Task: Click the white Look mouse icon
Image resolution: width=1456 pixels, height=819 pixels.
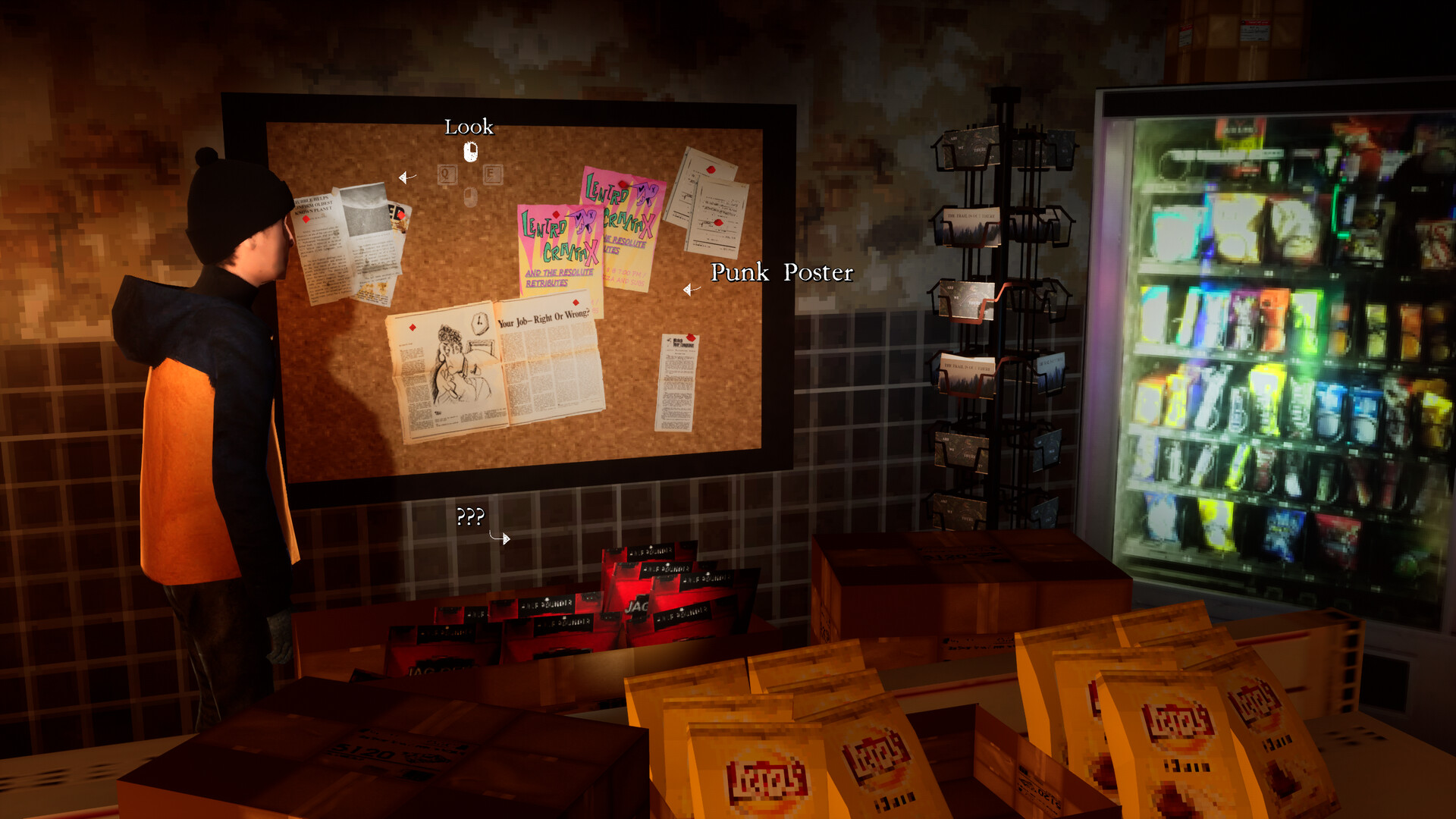Action: point(469,151)
